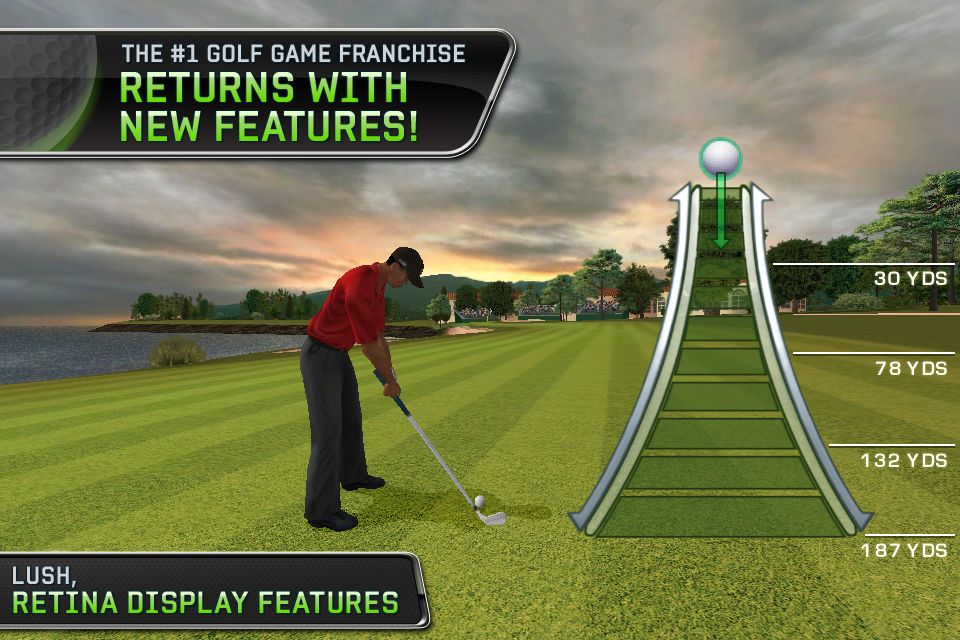Tap the golf ball atop the swing meter

click(720, 157)
